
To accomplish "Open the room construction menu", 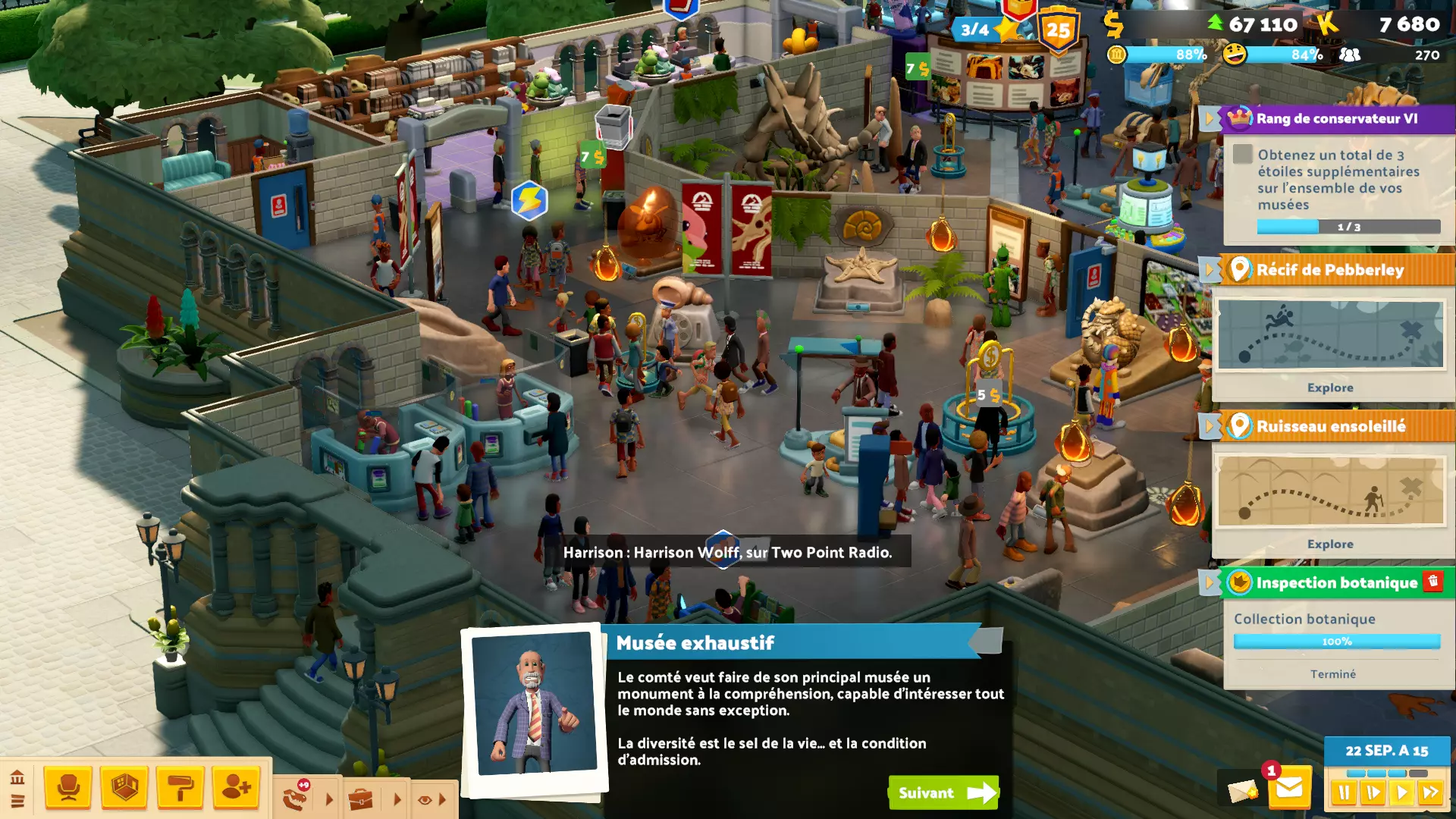I will pos(124,788).
